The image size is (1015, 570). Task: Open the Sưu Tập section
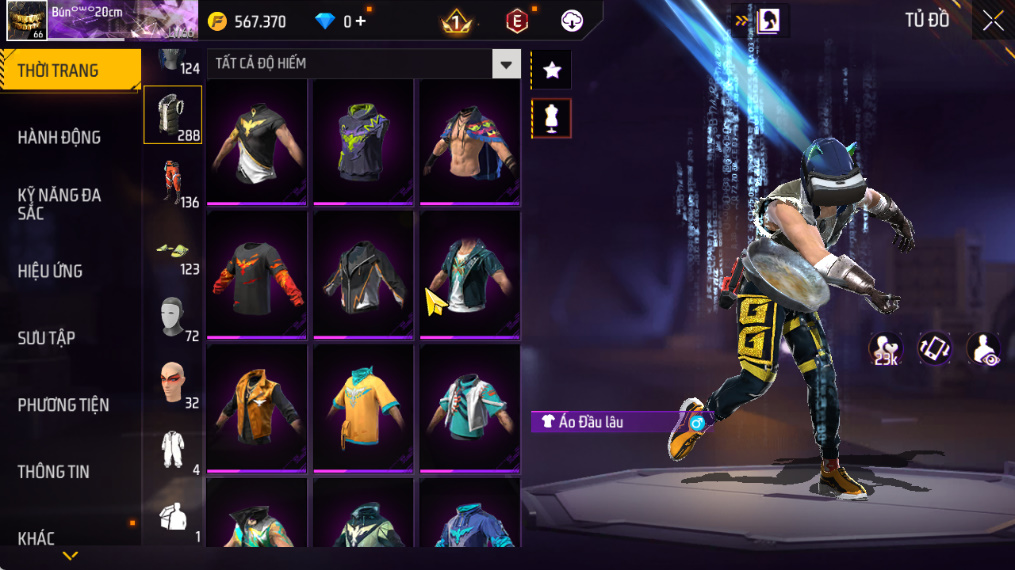coord(46,338)
